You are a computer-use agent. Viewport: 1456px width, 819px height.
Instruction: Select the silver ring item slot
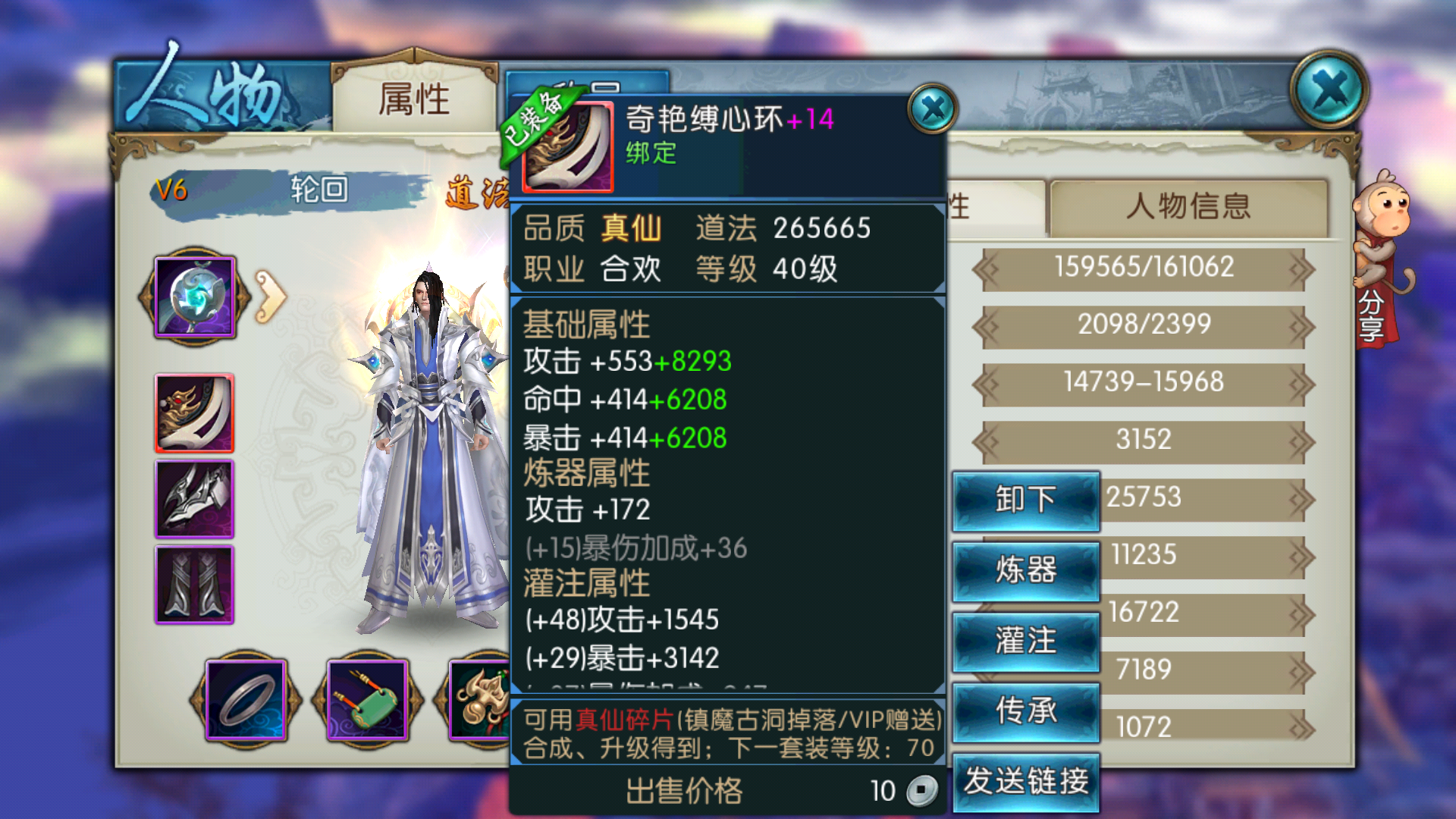[x=244, y=701]
